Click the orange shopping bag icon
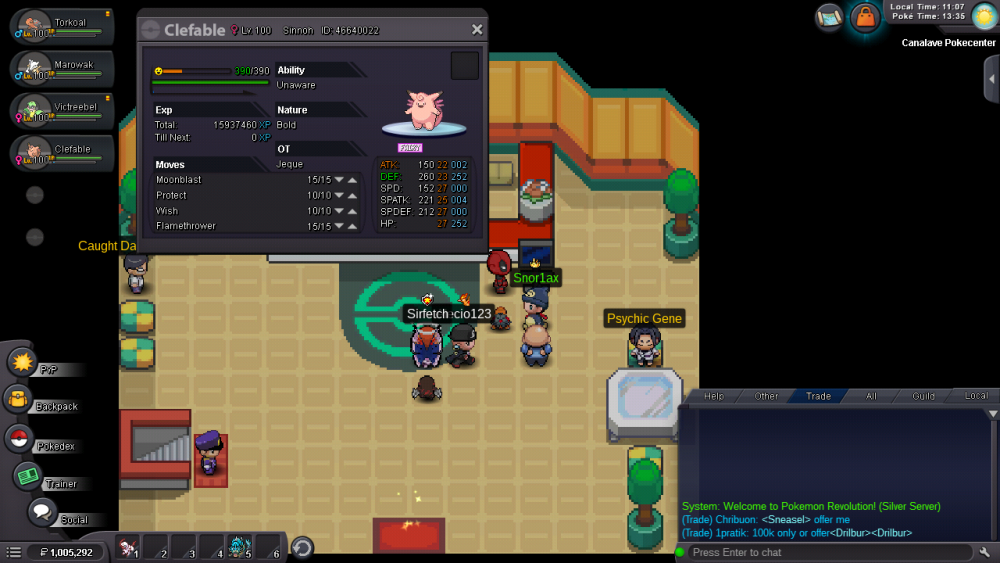 [864, 17]
